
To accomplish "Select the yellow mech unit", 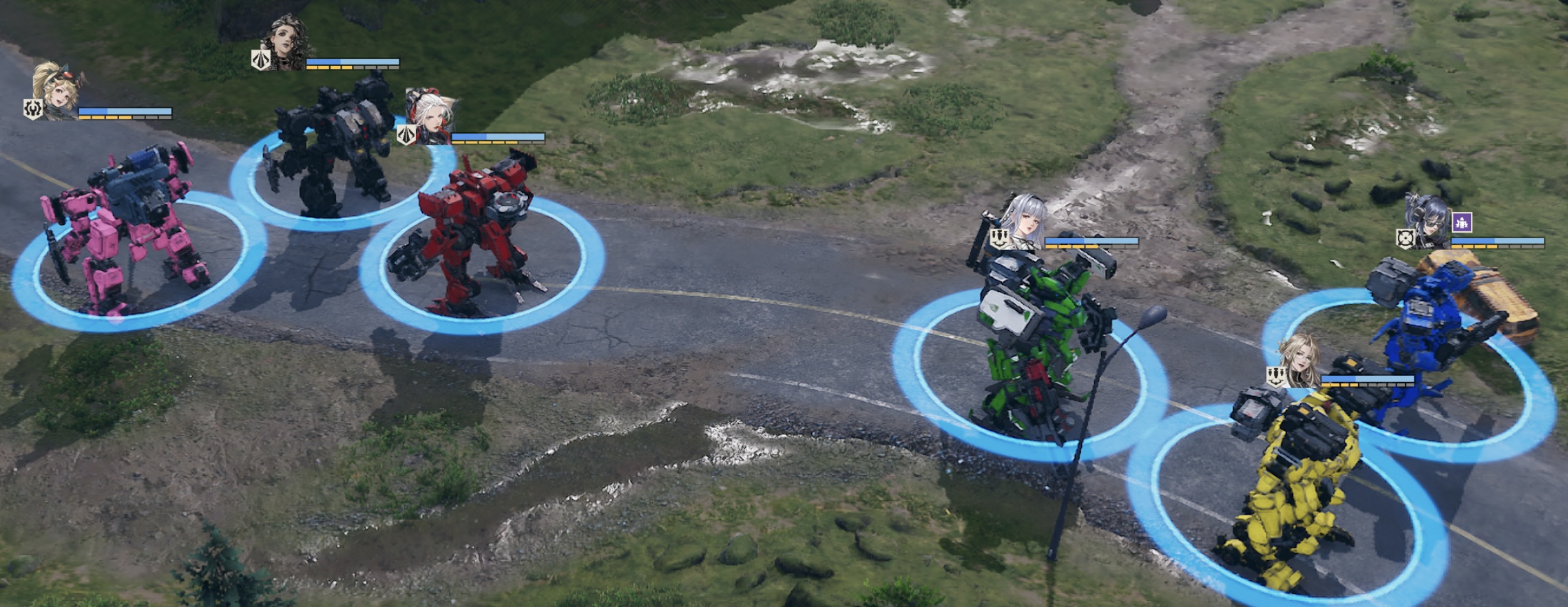I will tap(1295, 482).
